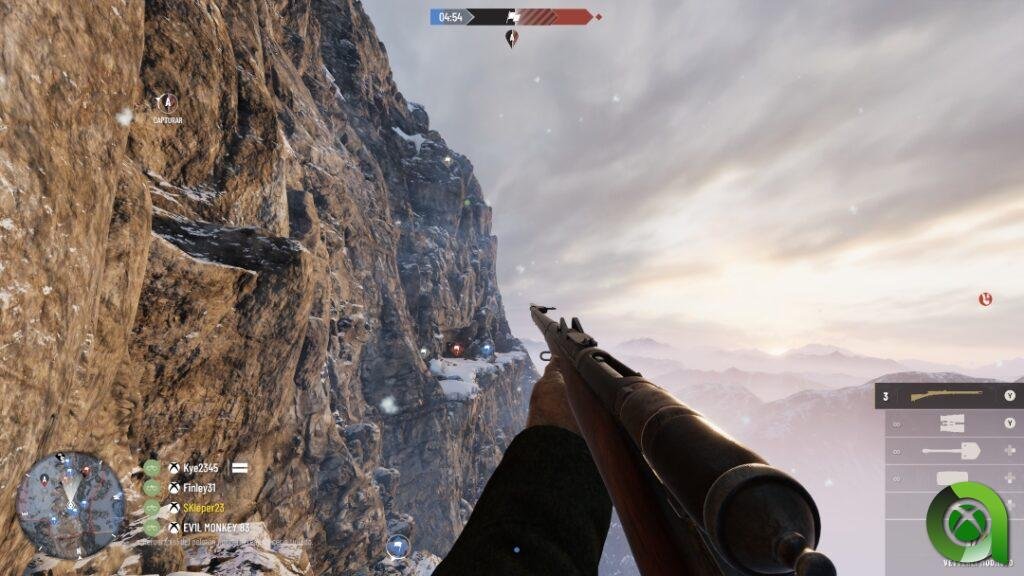
Task: Click the Capturar objective marker
Action: (167, 102)
